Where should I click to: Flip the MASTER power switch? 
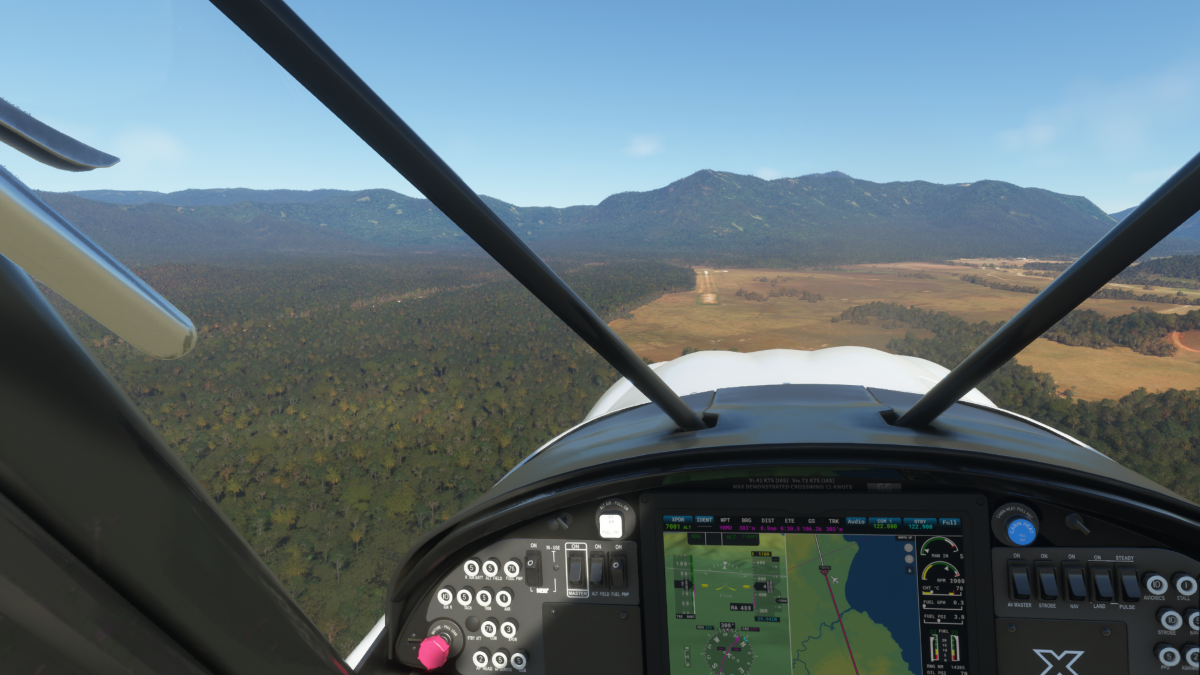click(576, 571)
